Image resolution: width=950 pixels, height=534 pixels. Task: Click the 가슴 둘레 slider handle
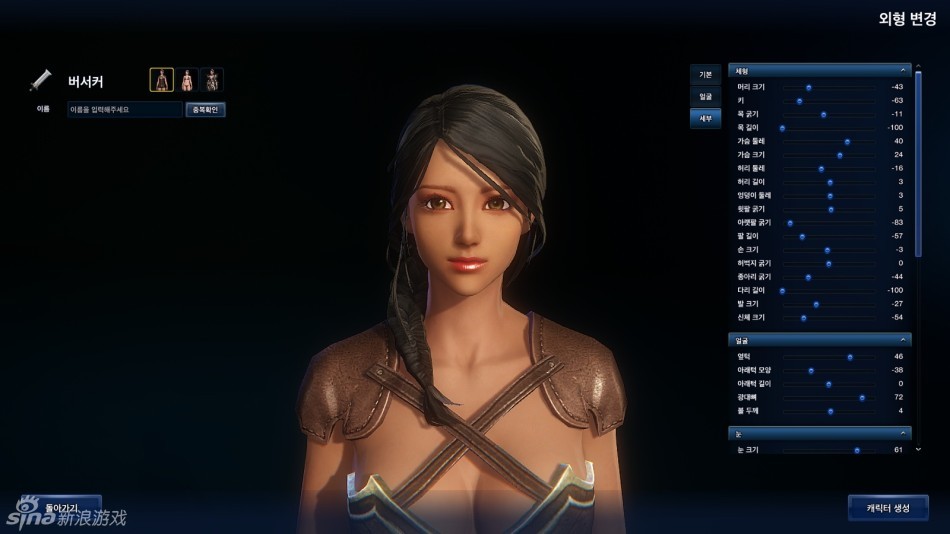coord(847,141)
